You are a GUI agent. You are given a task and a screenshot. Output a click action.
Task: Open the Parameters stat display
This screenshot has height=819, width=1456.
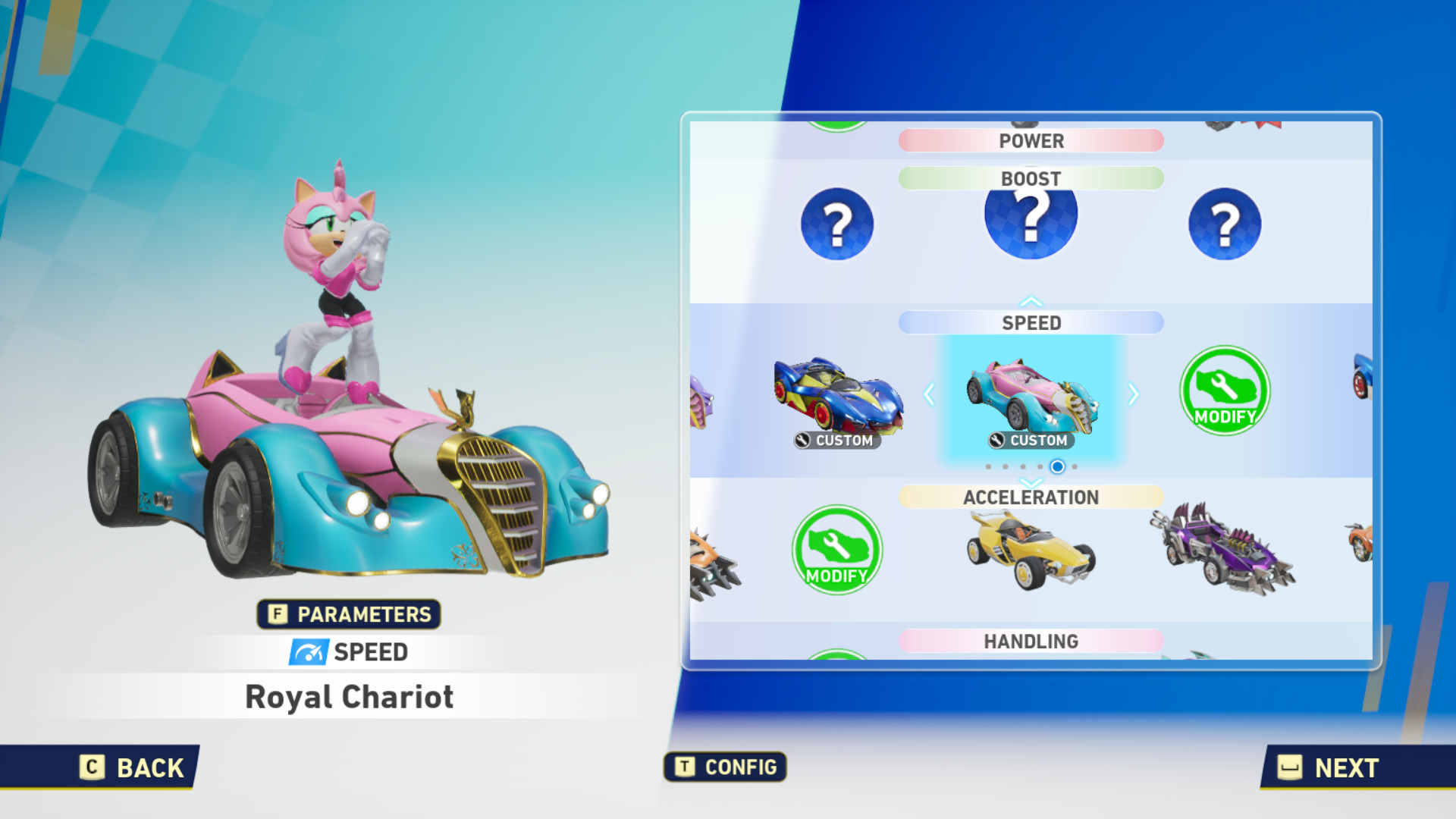[348, 614]
